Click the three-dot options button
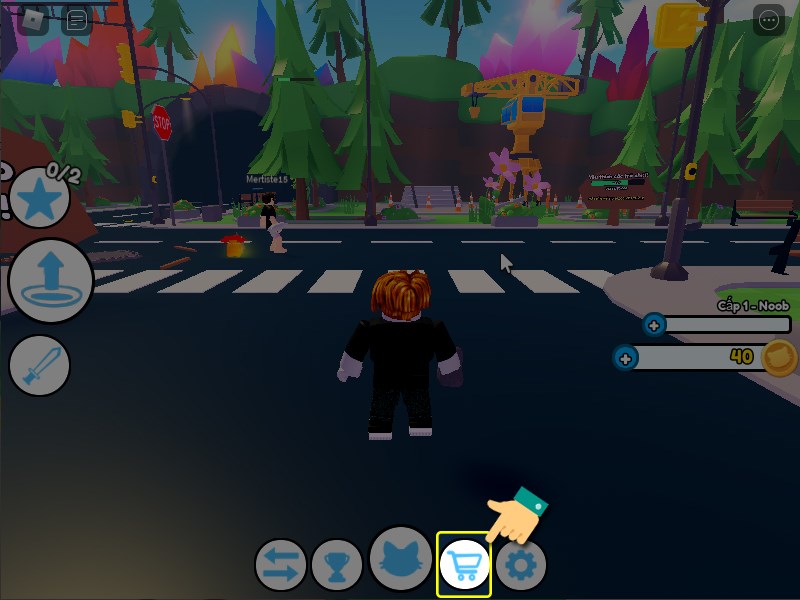The width and height of the screenshot is (800, 600). point(768,20)
